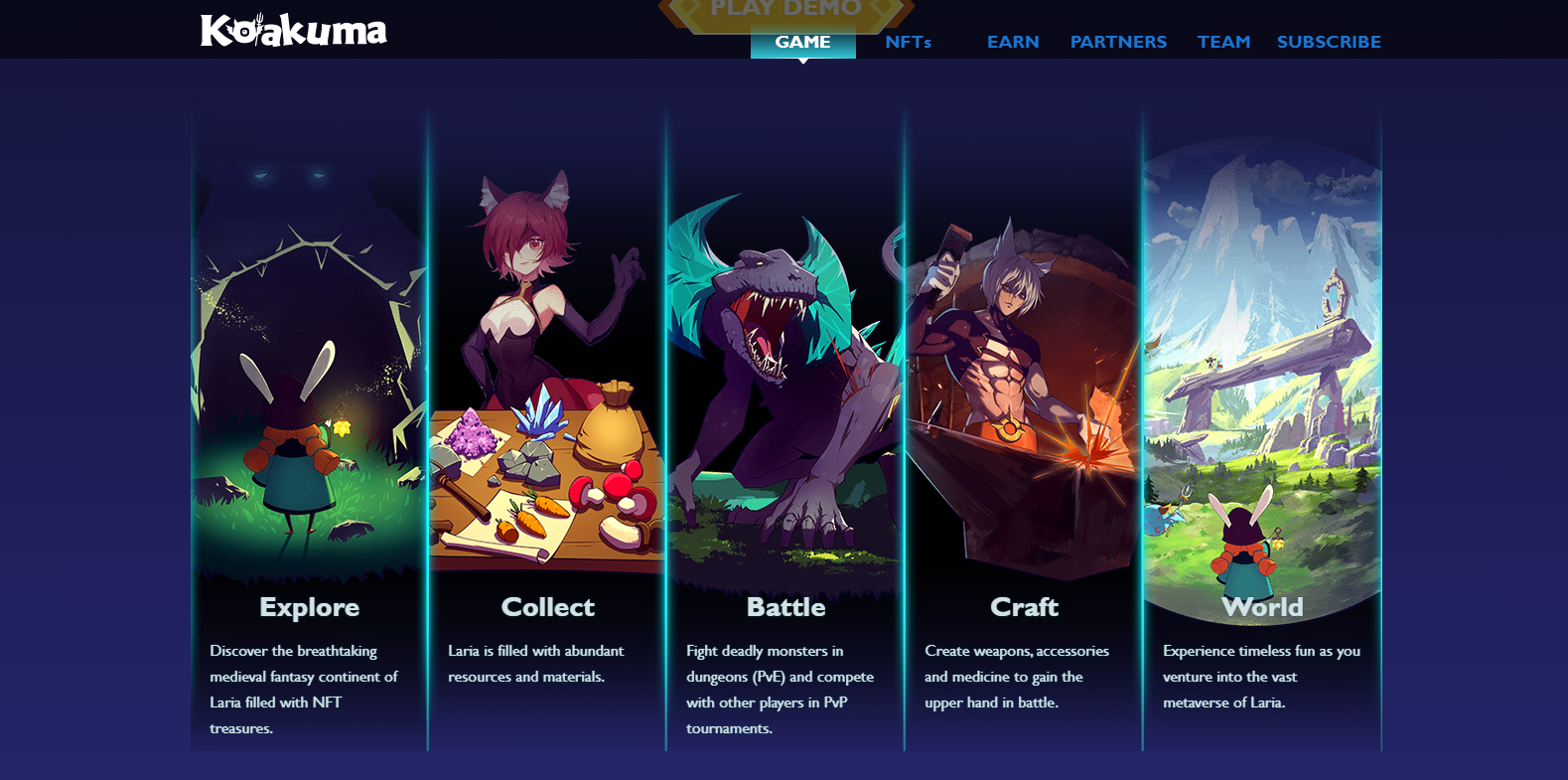Click the PLAY DEMO button
The width and height of the screenshot is (1568, 780).
tap(785, 10)
